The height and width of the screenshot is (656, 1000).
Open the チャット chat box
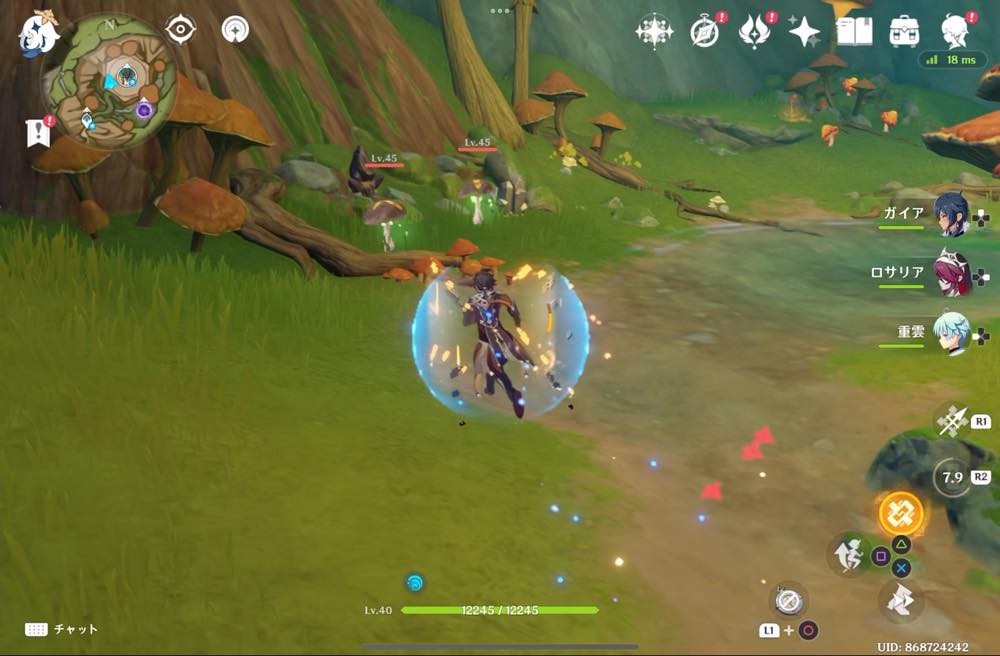point(62,629)
